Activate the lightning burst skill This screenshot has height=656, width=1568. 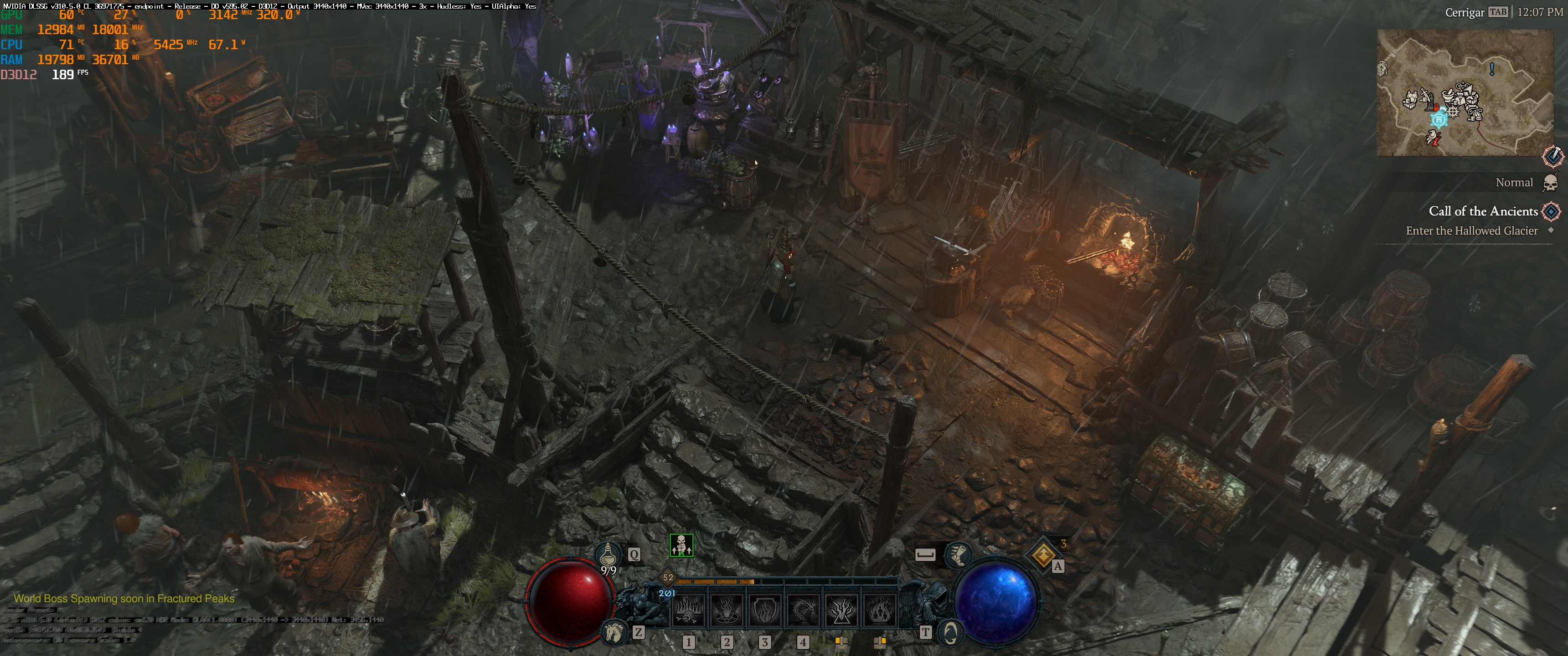(841, 610)
